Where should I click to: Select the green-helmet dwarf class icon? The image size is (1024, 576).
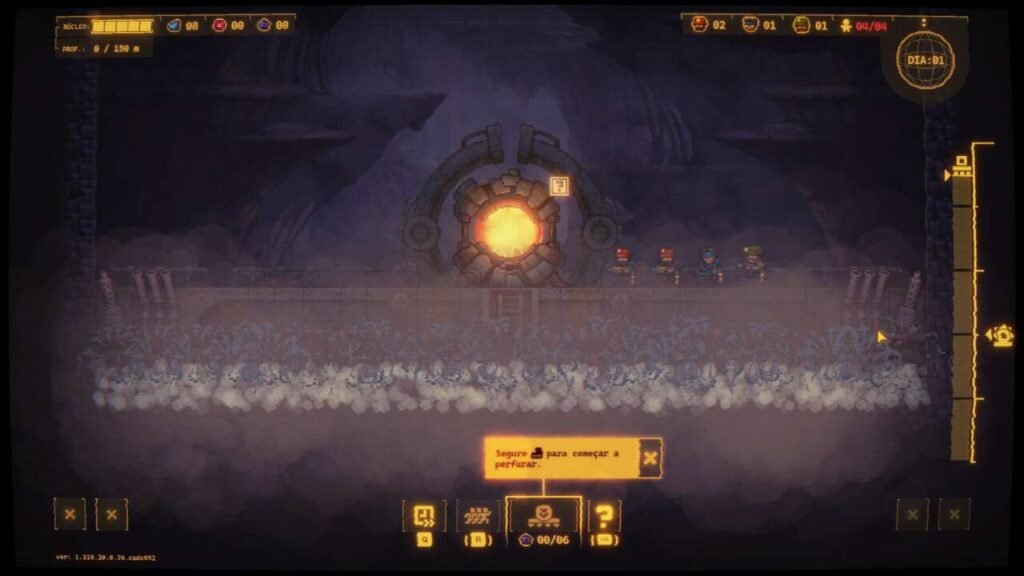(x=801, y=24)
